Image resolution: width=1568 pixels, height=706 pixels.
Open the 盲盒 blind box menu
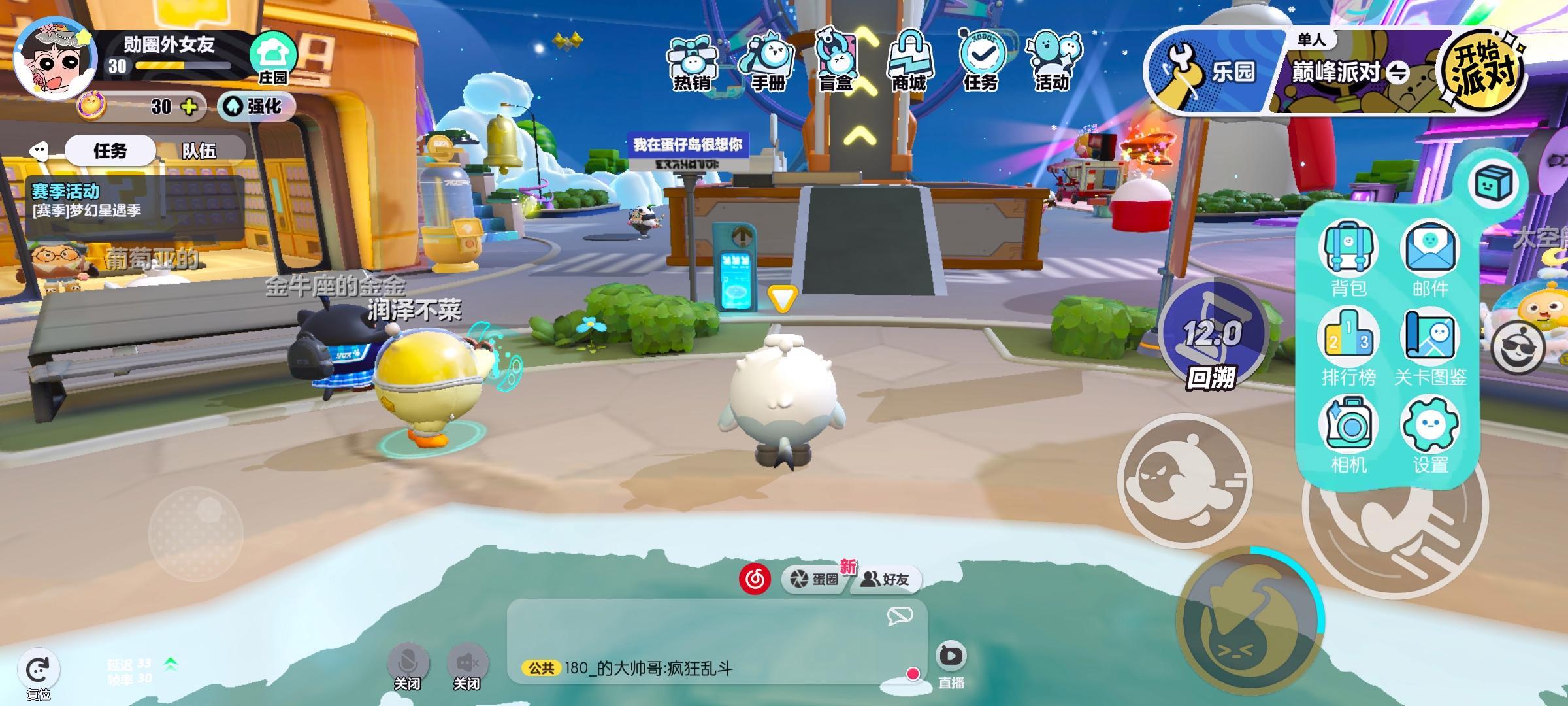click(x=837, y=63)
